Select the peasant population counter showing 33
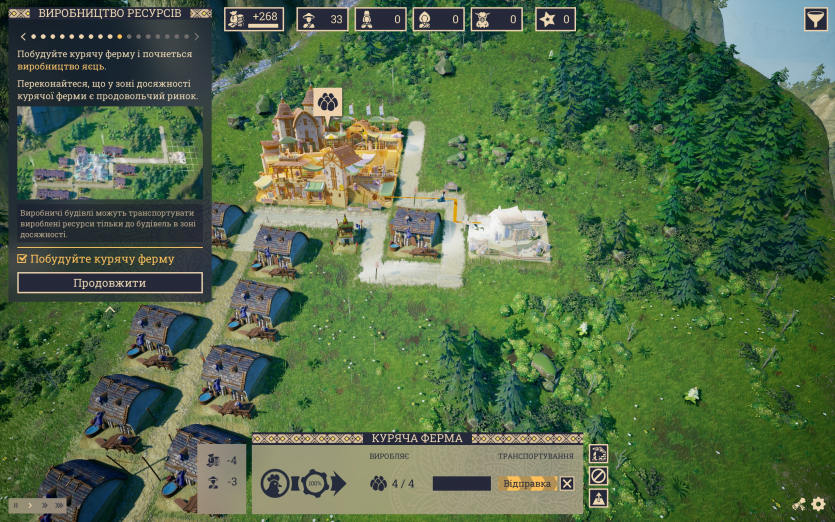 (x=323, y=19)
